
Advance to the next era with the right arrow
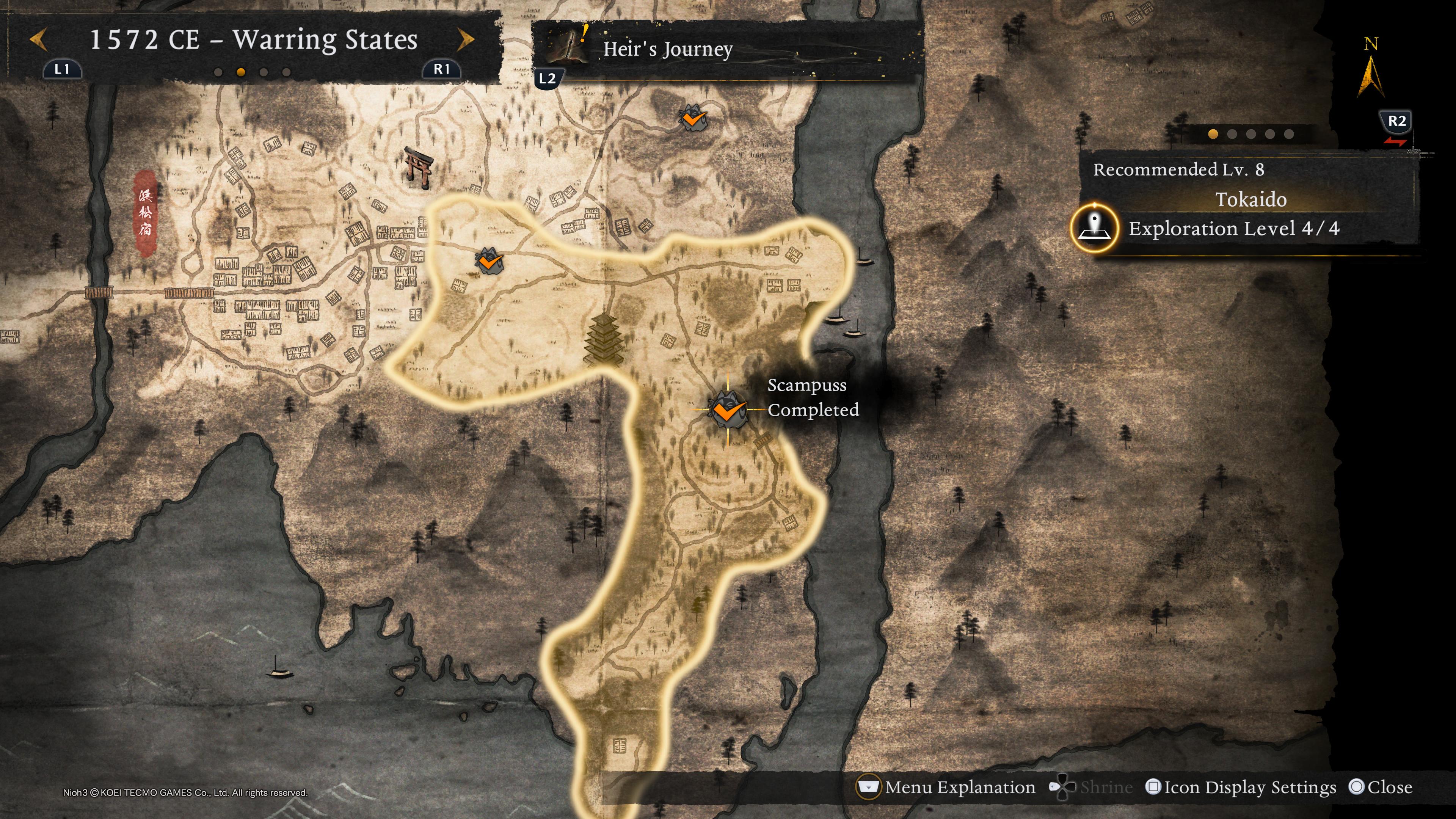click(466, 39)
